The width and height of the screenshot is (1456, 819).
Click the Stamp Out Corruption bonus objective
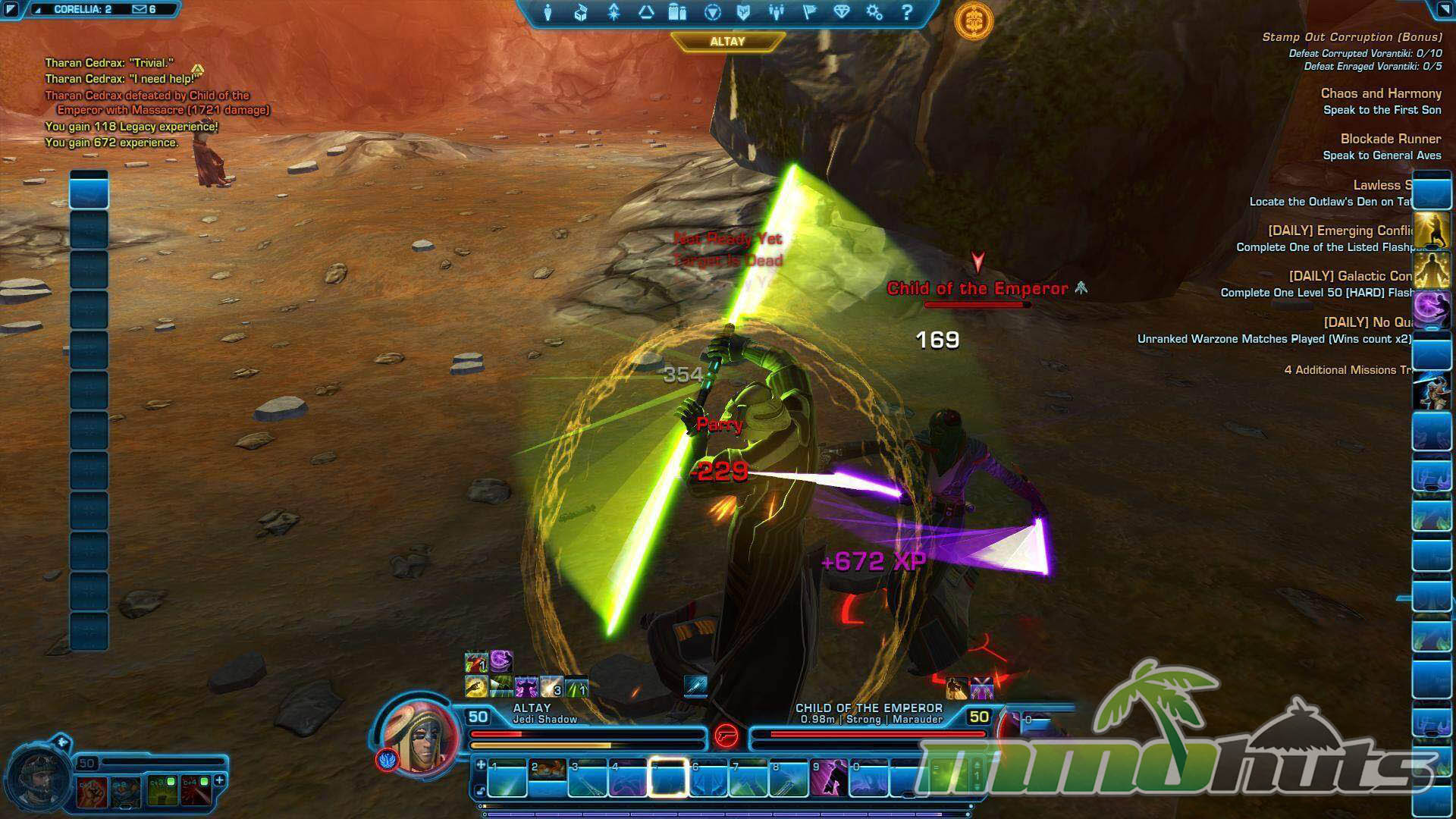click(x=1351, y=37)
